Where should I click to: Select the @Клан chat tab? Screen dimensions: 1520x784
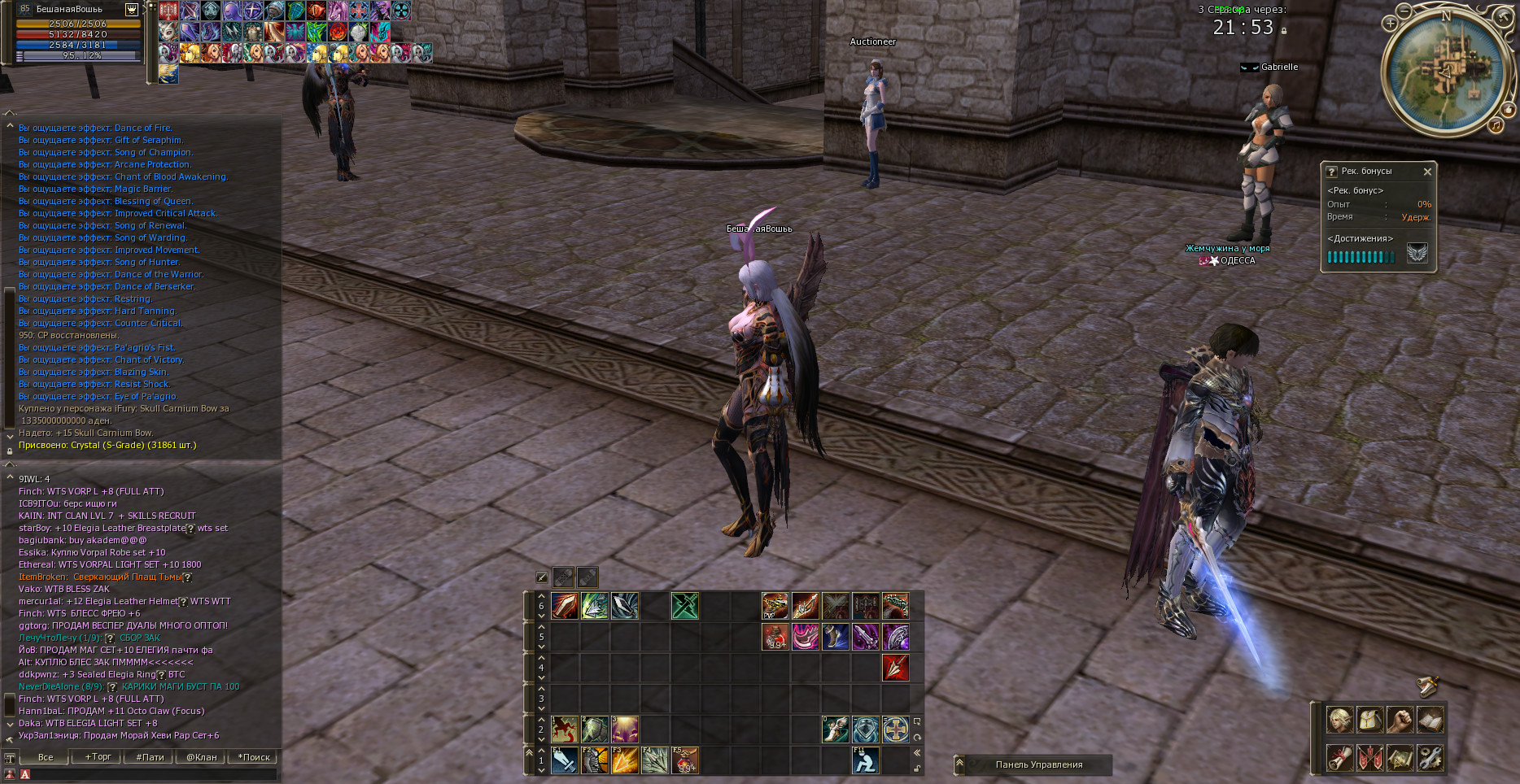click(x=202, y=757)
